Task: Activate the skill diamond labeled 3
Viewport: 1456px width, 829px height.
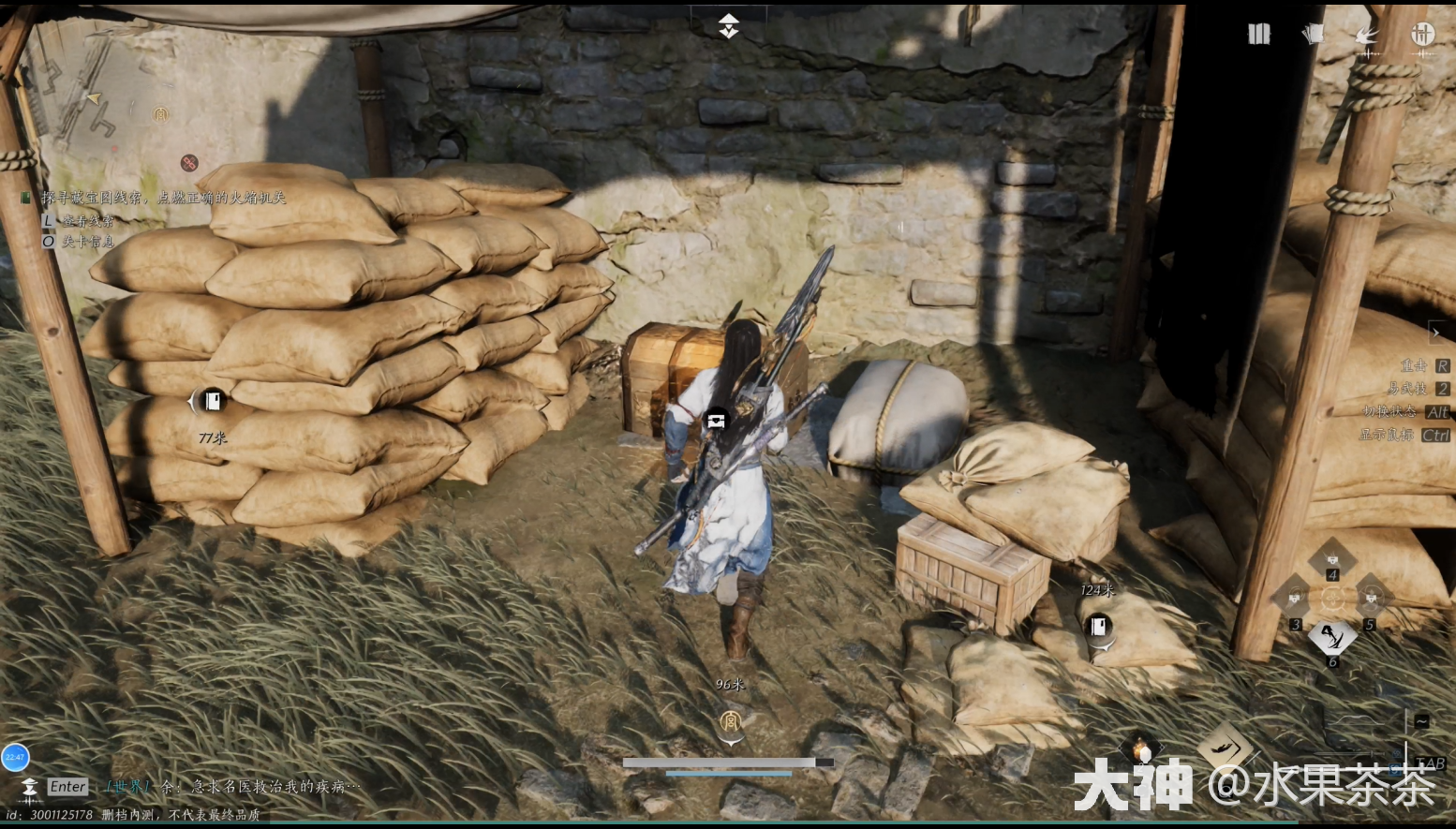Action: (1295, 598)
